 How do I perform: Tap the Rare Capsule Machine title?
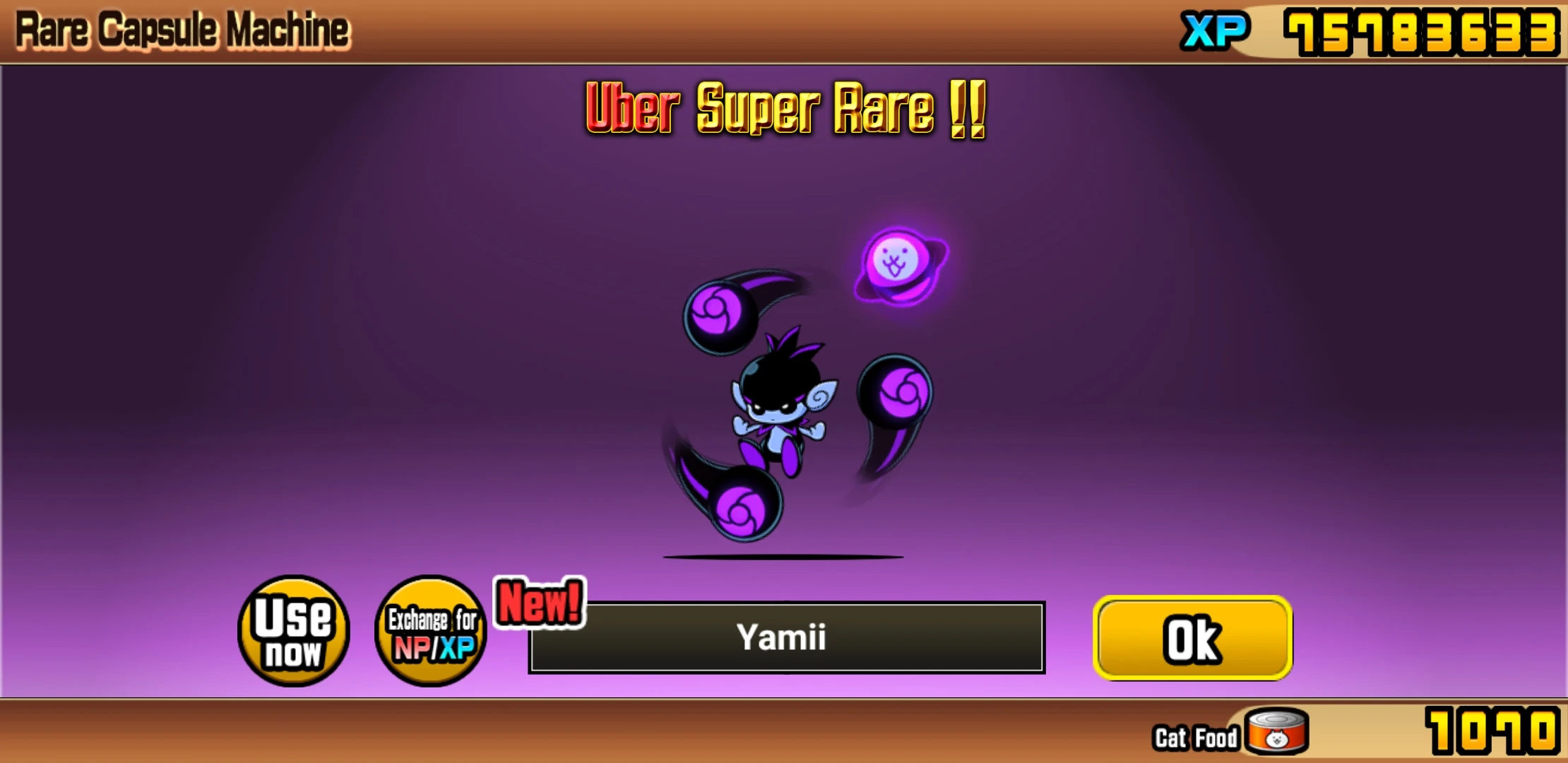[x=180, y=30]
